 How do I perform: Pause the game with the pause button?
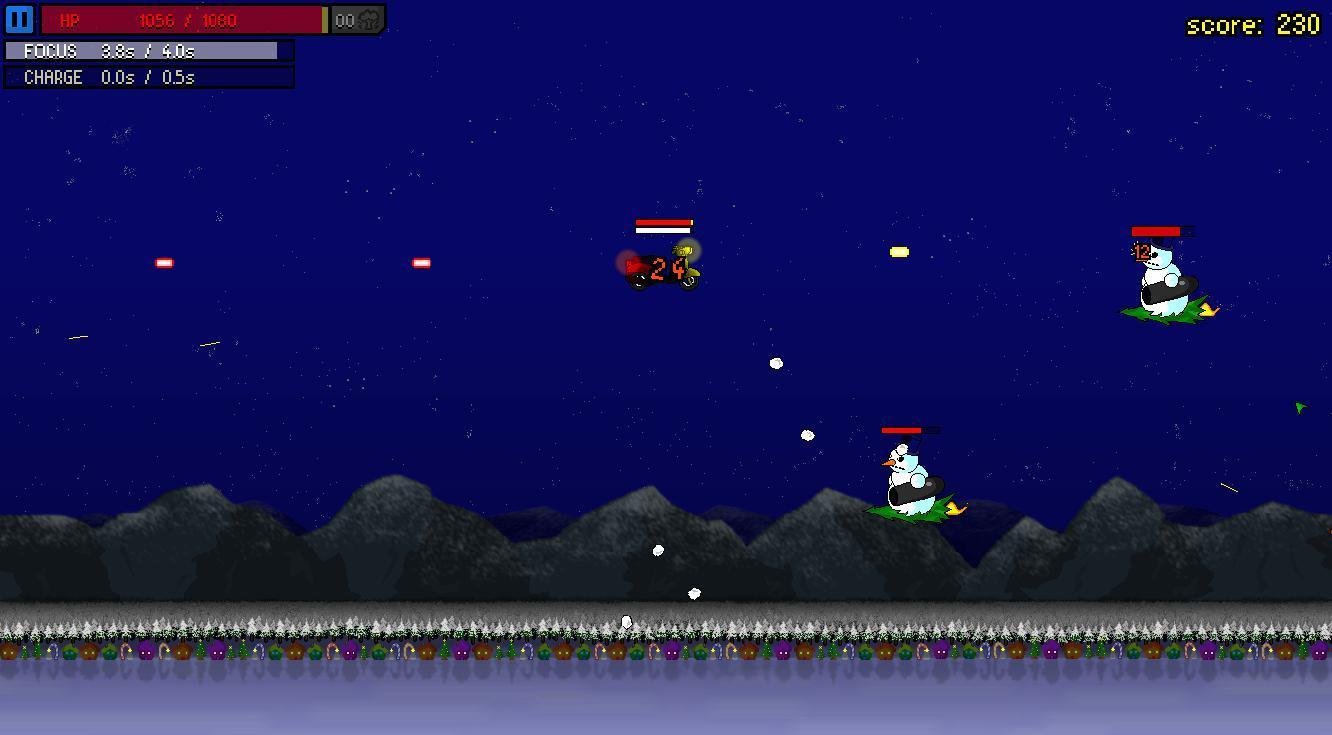click(x=19, y=20)
